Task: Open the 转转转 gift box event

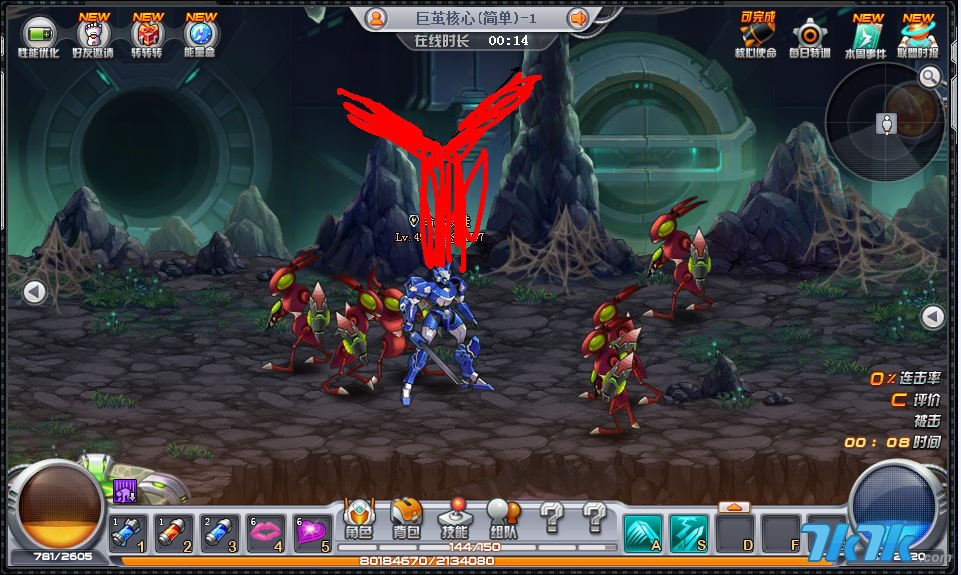Action: point(147,35)
